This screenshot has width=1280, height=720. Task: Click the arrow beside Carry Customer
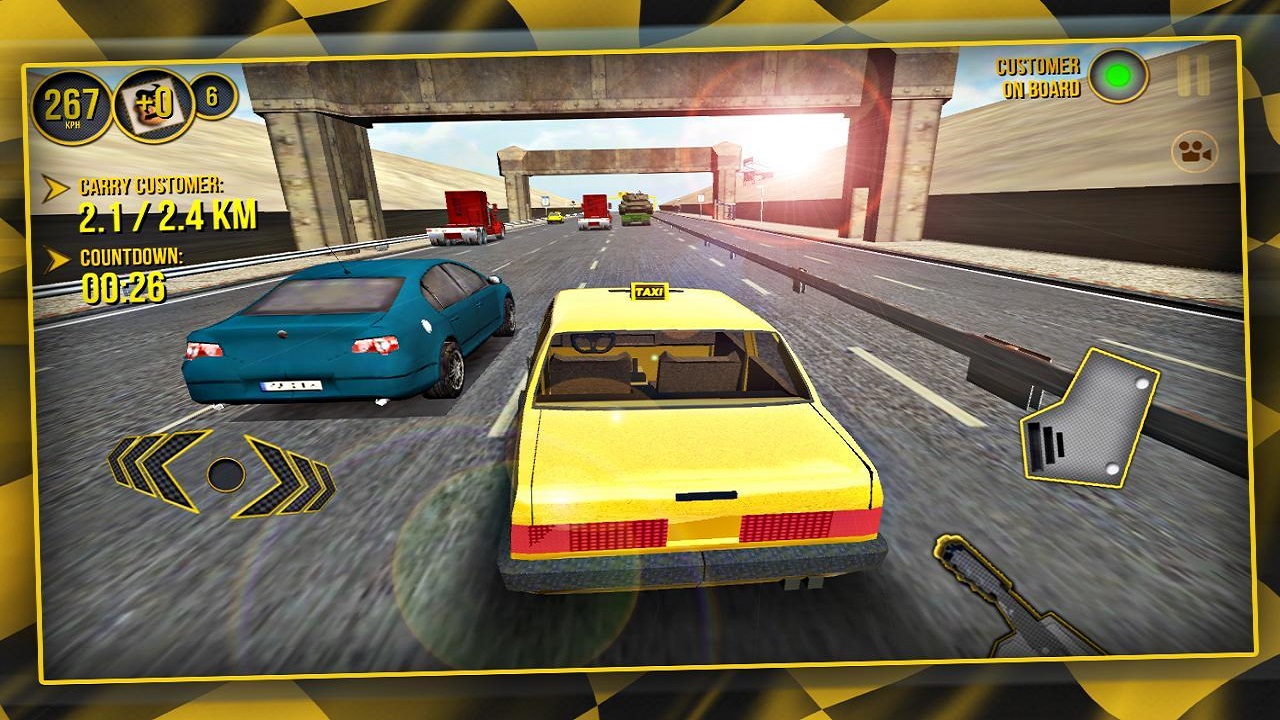pyautogui.click(x=52, y=186)
